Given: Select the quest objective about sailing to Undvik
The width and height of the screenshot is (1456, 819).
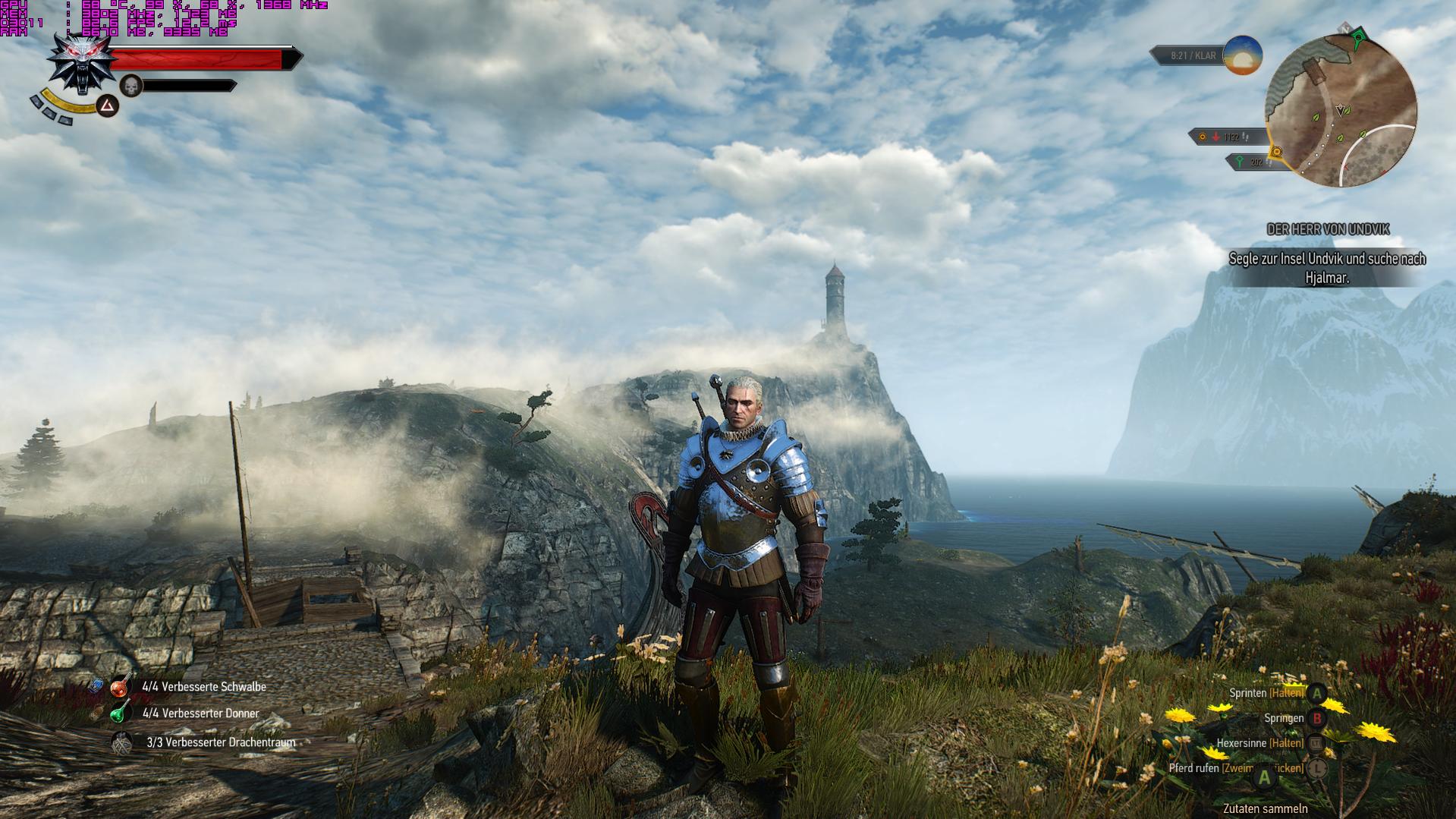Looking at the screenshot, I should coord(1327,268).
